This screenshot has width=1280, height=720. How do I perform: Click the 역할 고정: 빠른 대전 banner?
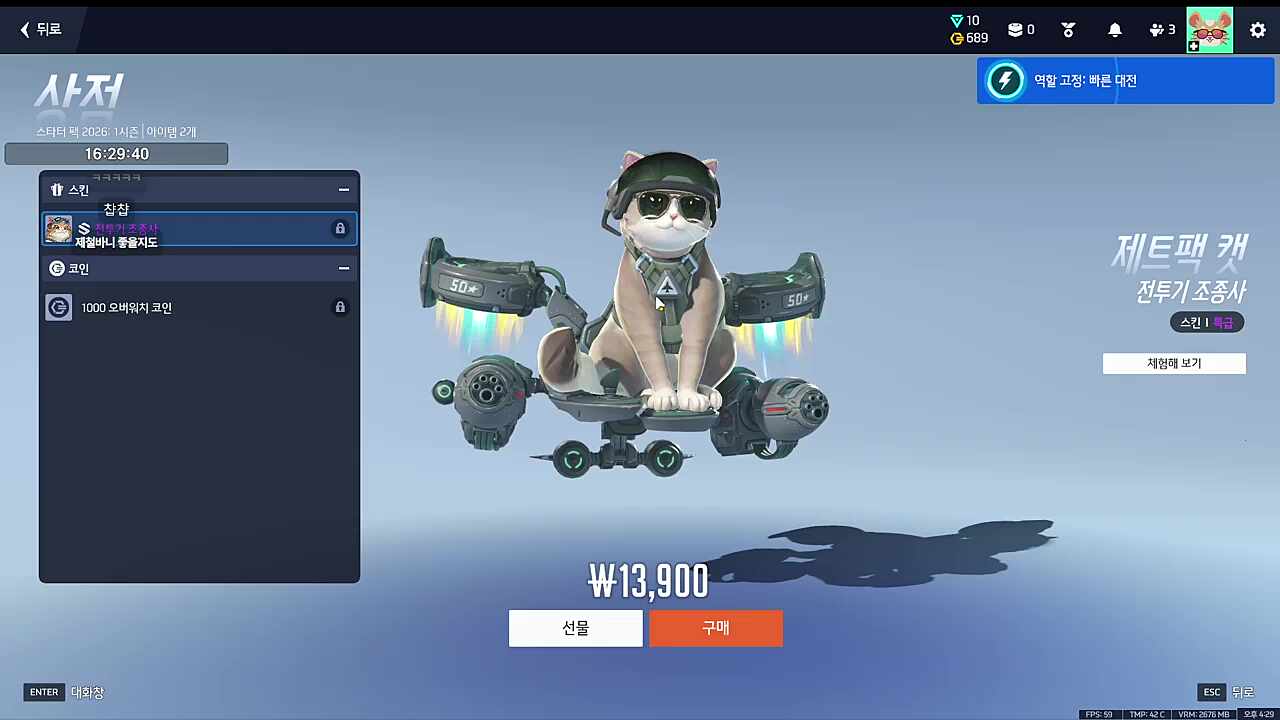pyautogui.click(x=1126, y=80)
